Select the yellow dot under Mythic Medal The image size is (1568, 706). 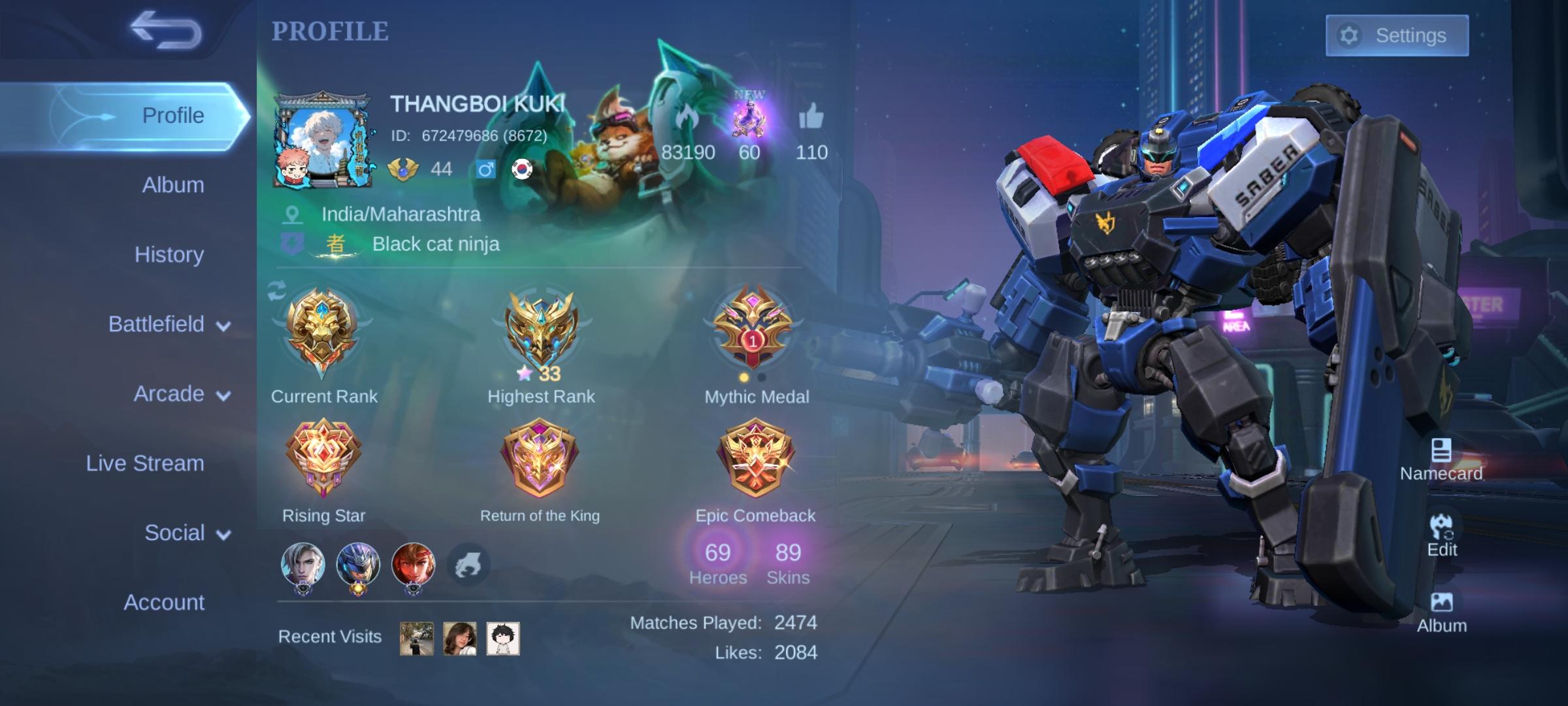(x=743, y=377)
